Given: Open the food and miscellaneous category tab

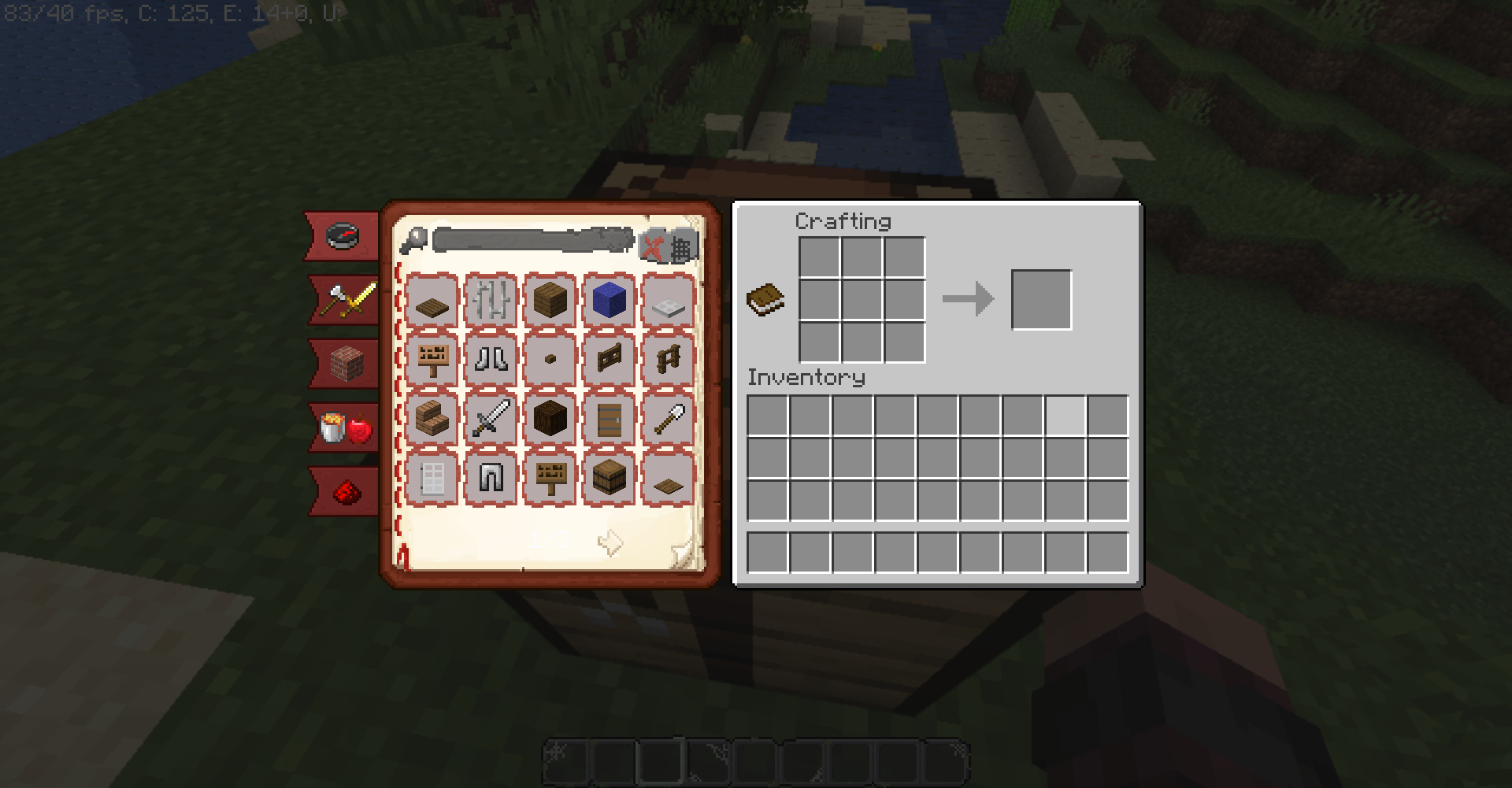Looking at the screenshot, I should coord(342,427).
